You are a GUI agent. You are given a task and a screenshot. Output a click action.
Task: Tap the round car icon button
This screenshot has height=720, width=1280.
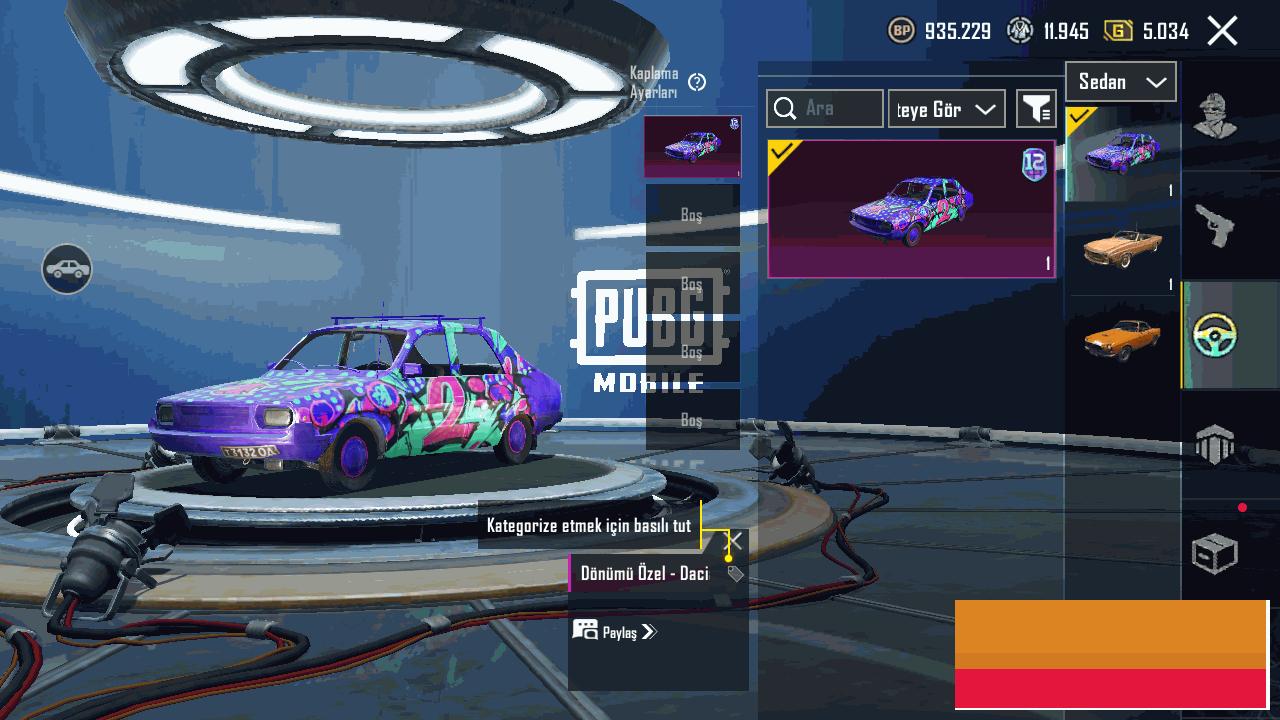[67, 269]
